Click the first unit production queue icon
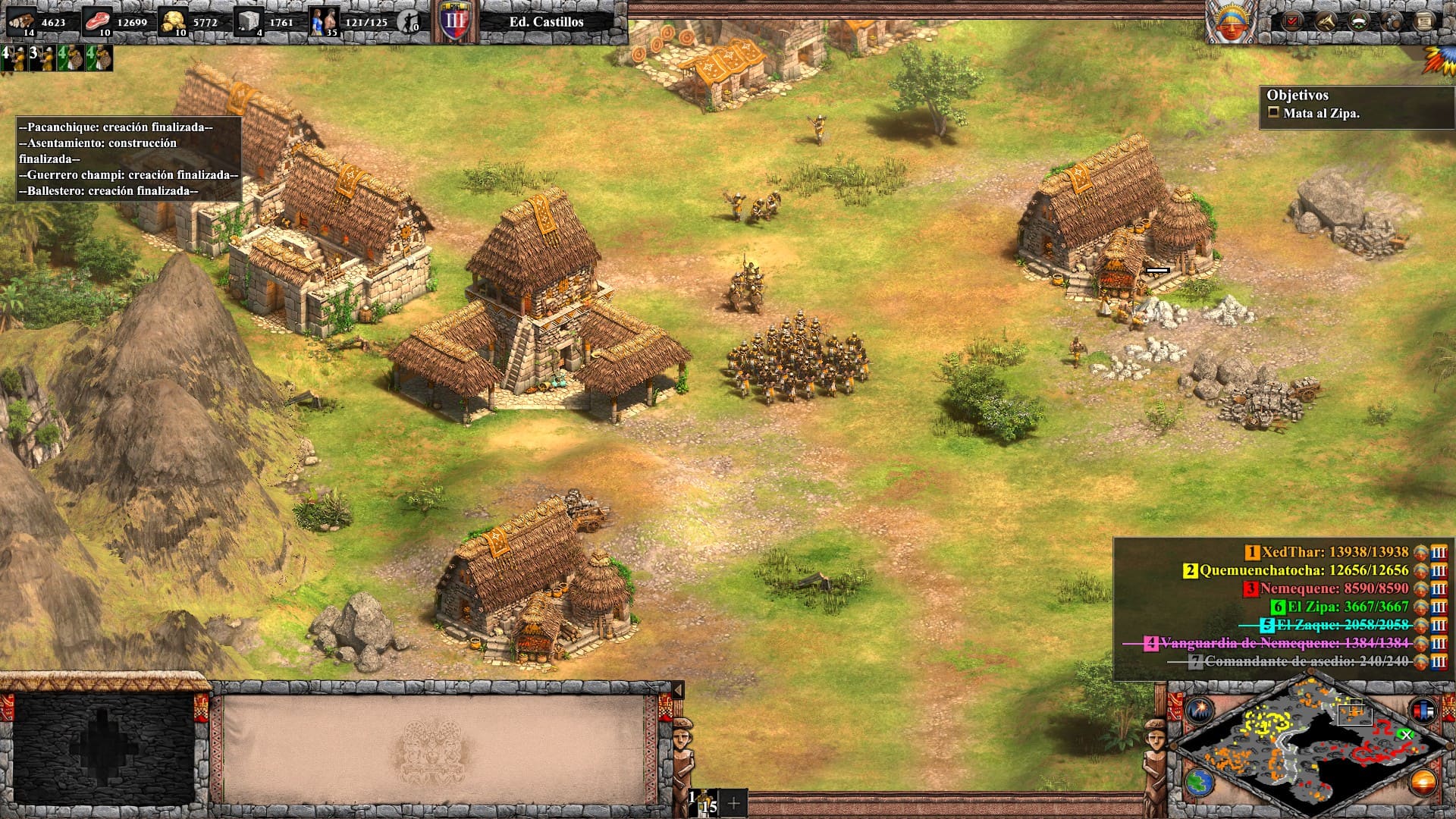The height and width of the screenshot is (819, 1456). (14, 58)
